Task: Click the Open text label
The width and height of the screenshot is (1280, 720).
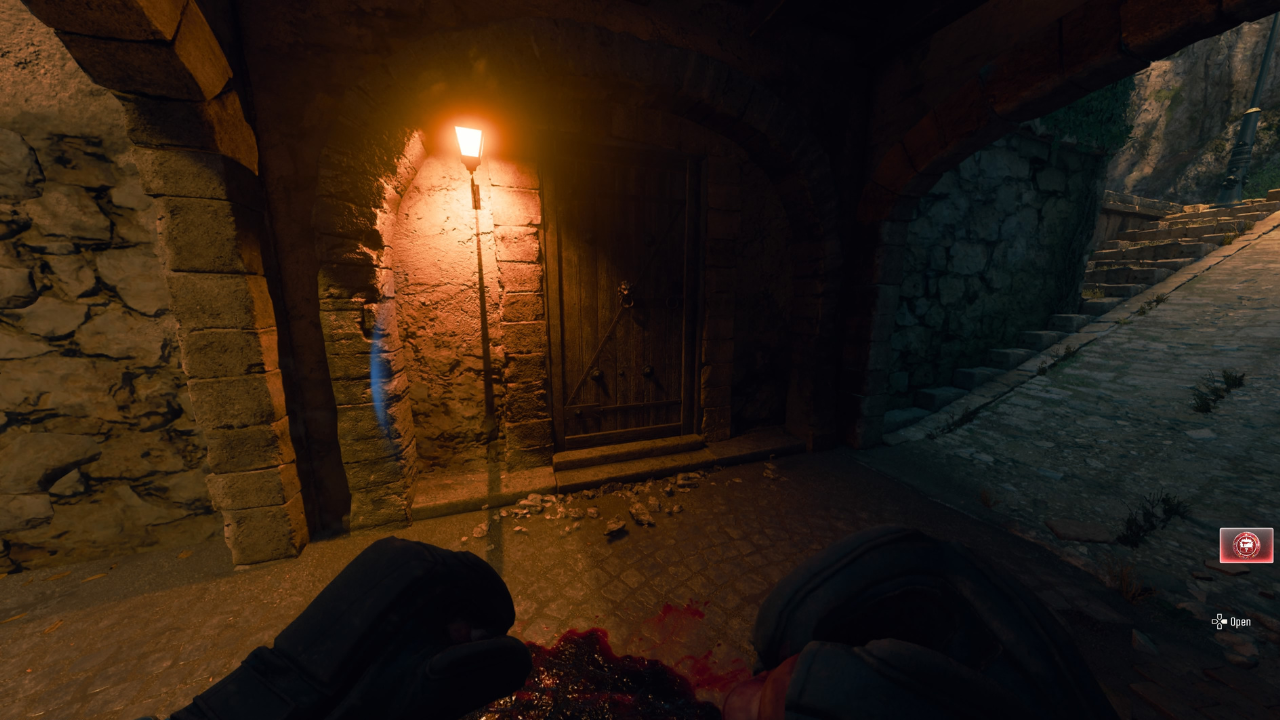Action: (x=1241, y=622)
